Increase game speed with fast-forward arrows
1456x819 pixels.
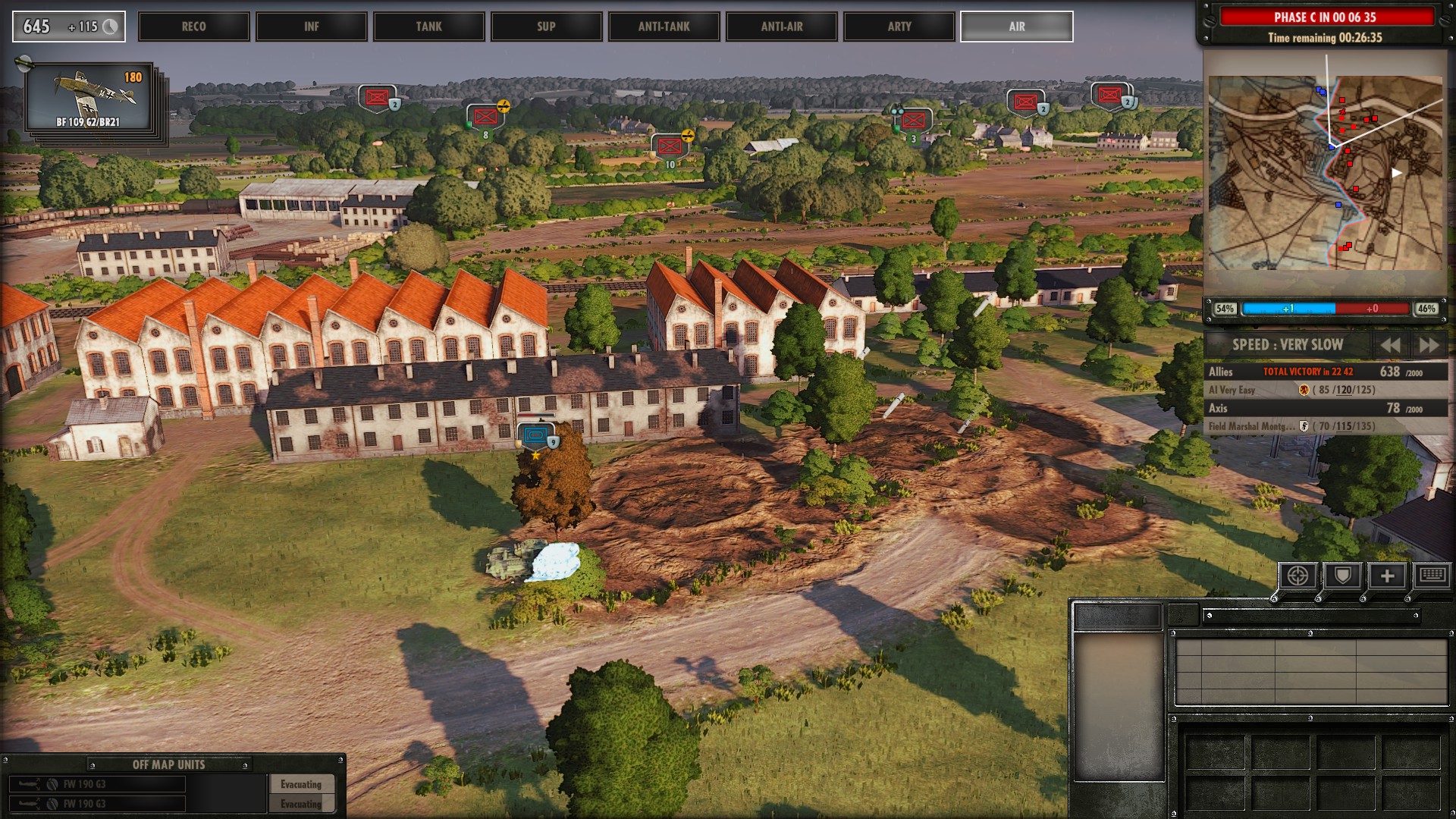[x=1429, y=345]
